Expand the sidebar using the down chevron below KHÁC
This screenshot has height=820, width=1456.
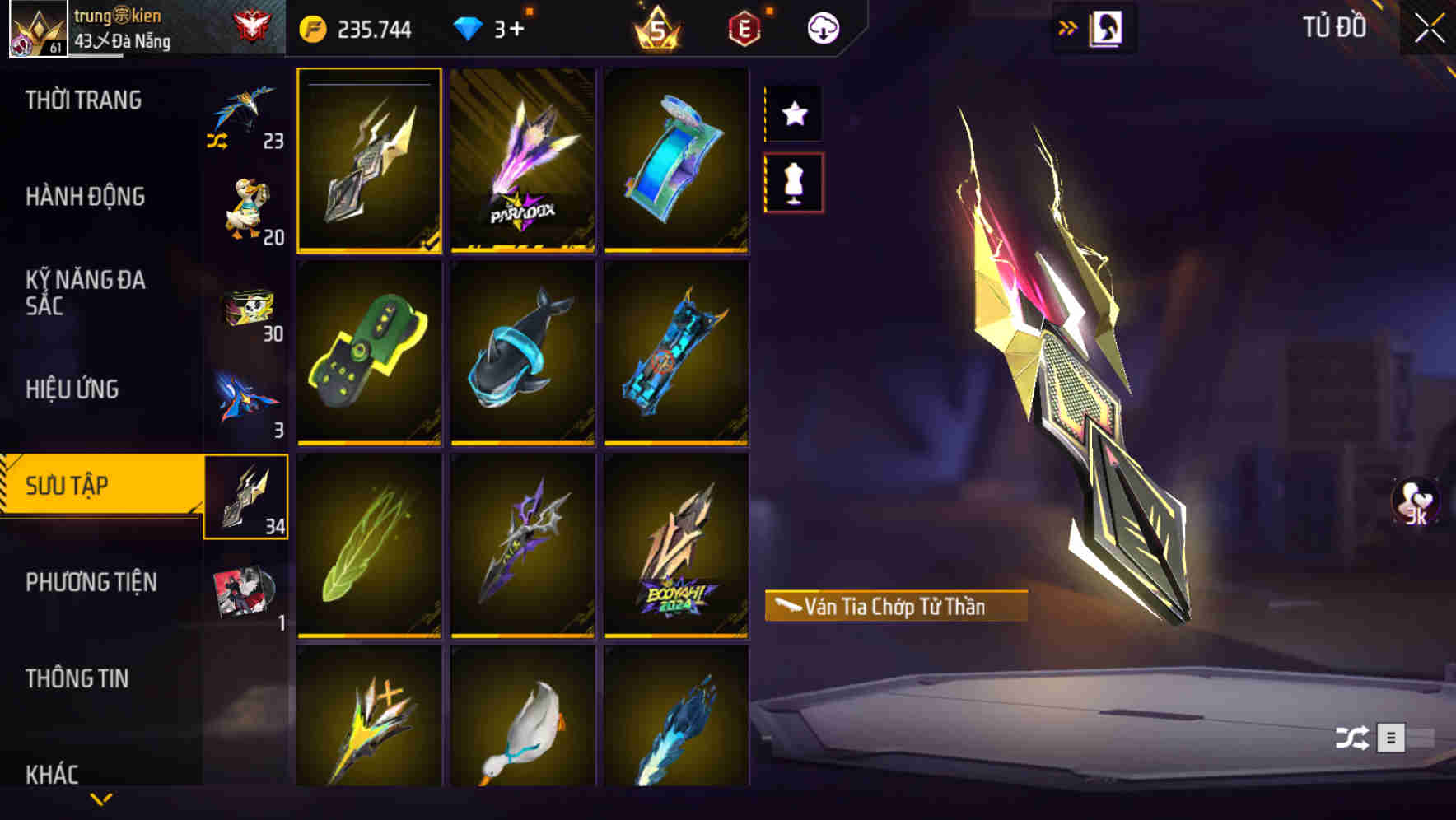101,800
